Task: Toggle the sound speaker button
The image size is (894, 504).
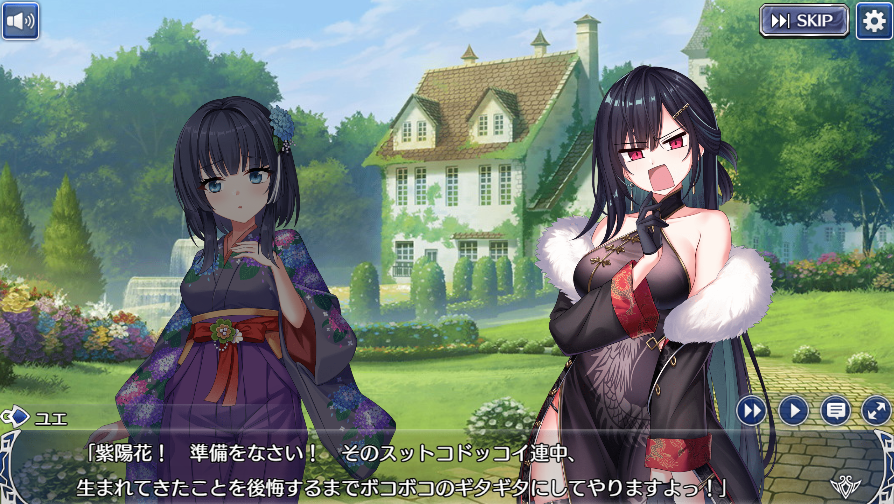Action: point(20,20)
